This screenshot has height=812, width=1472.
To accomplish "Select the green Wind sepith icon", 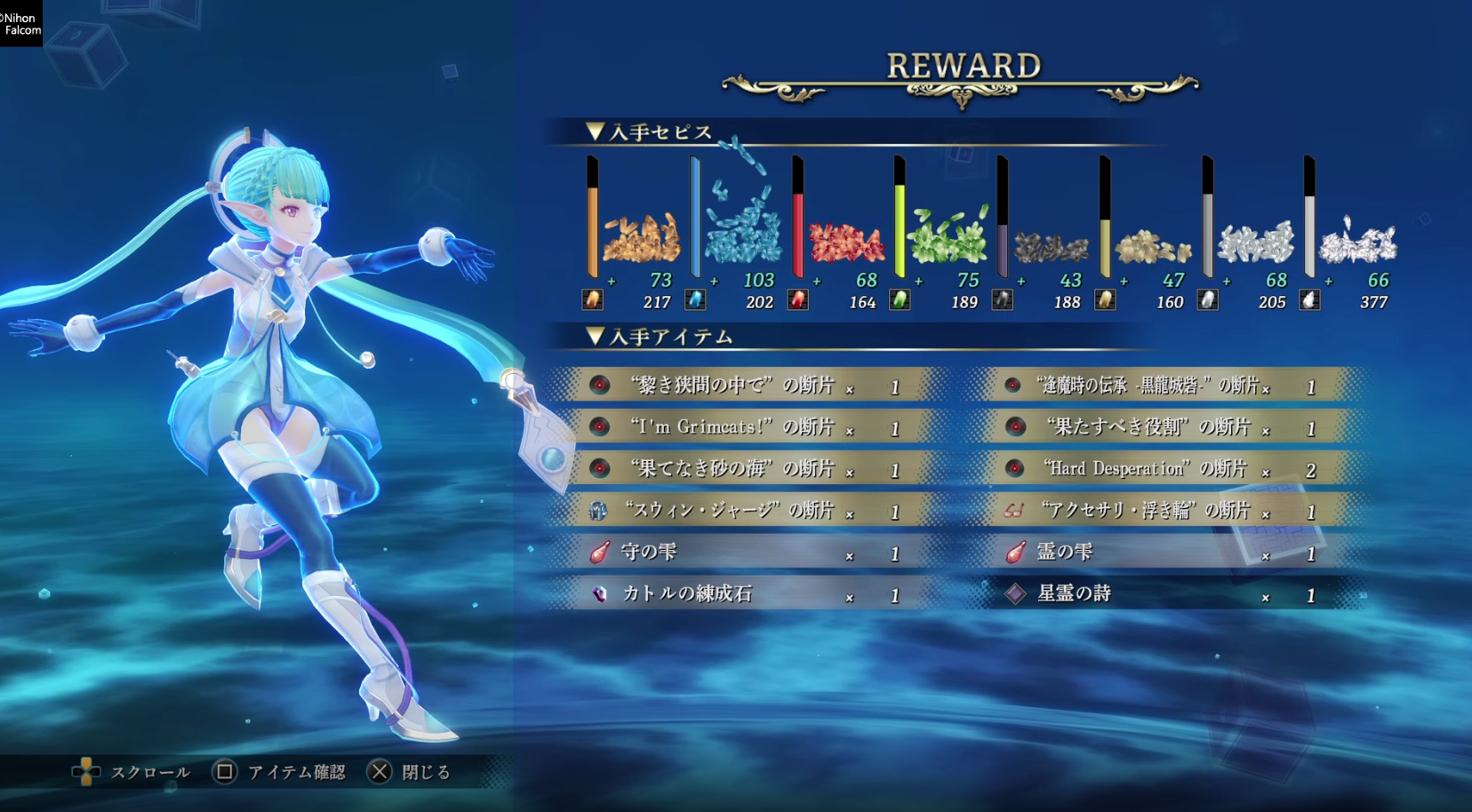I will [x=900, y=300].
